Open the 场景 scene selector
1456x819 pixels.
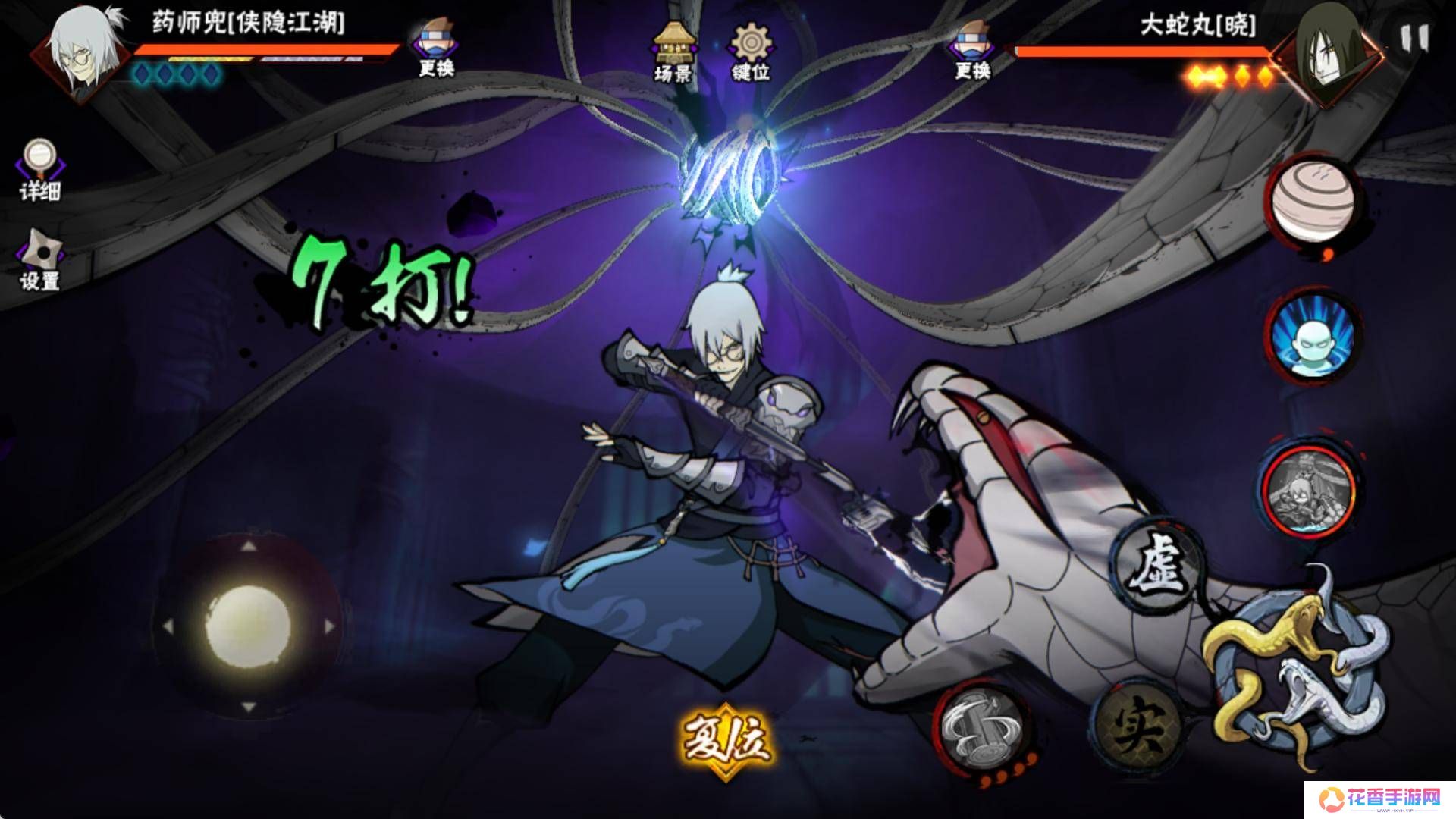pos(673,50)
